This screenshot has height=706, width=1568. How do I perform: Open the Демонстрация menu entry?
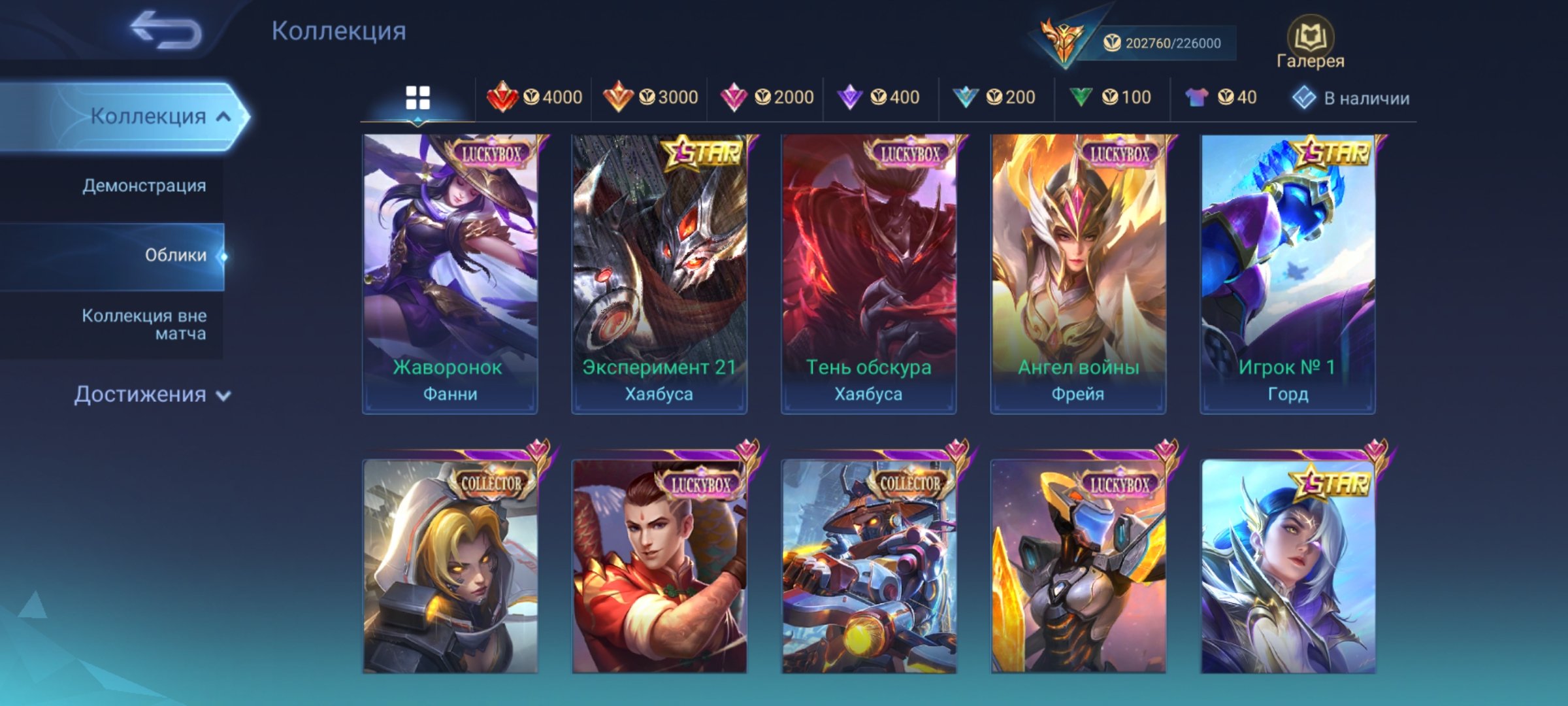[144, 186]
